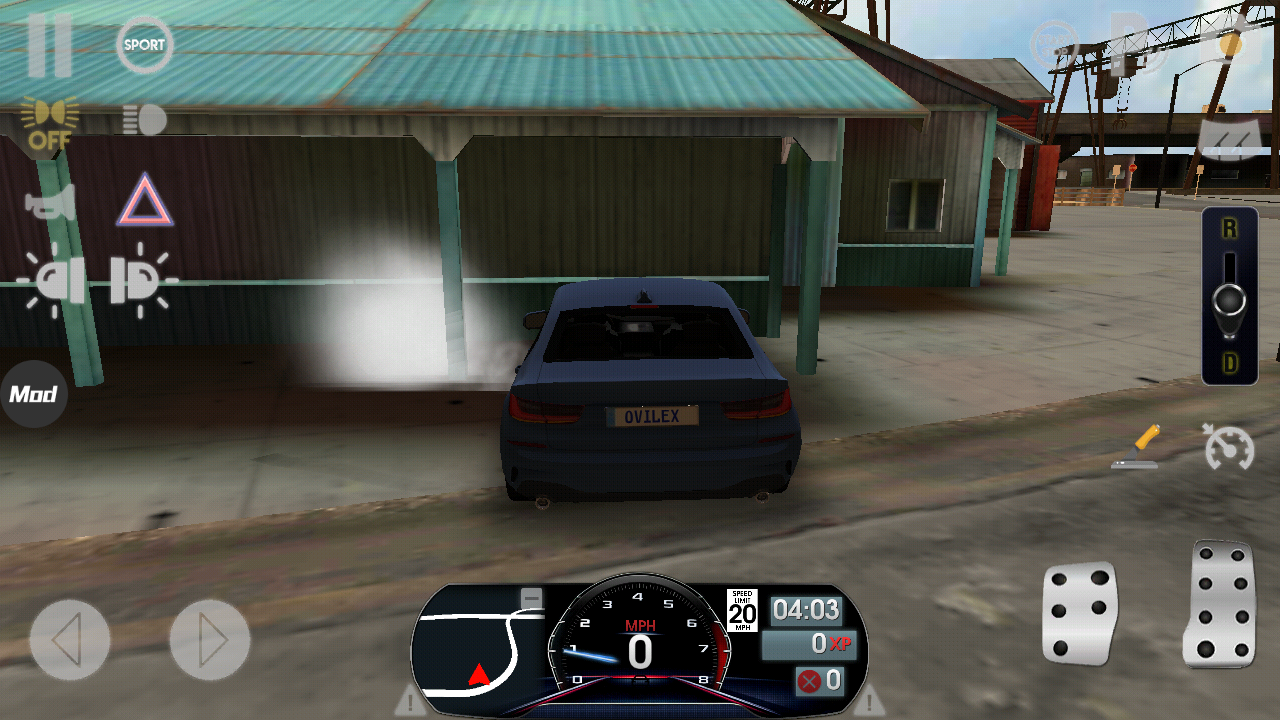The height and width of the screenshot is (720, 1280).
Task: Tap the accelerator pedal
Action: pos(1220,605)
